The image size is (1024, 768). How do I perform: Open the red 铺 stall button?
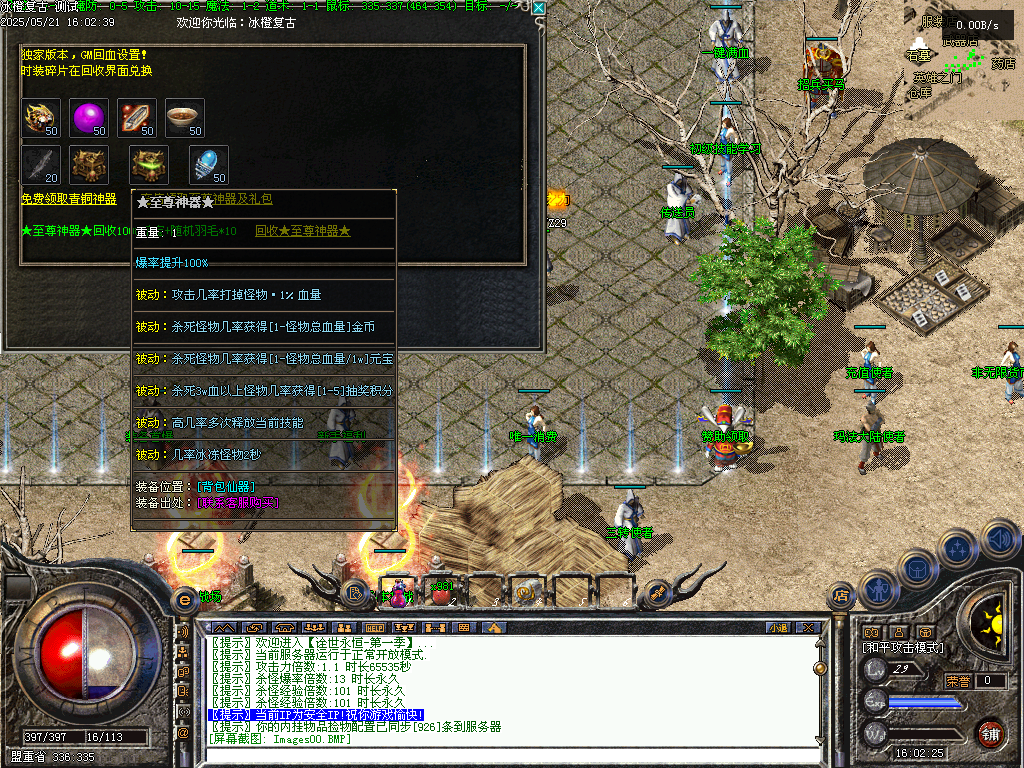pyautogui.click(x=990, y=732)
